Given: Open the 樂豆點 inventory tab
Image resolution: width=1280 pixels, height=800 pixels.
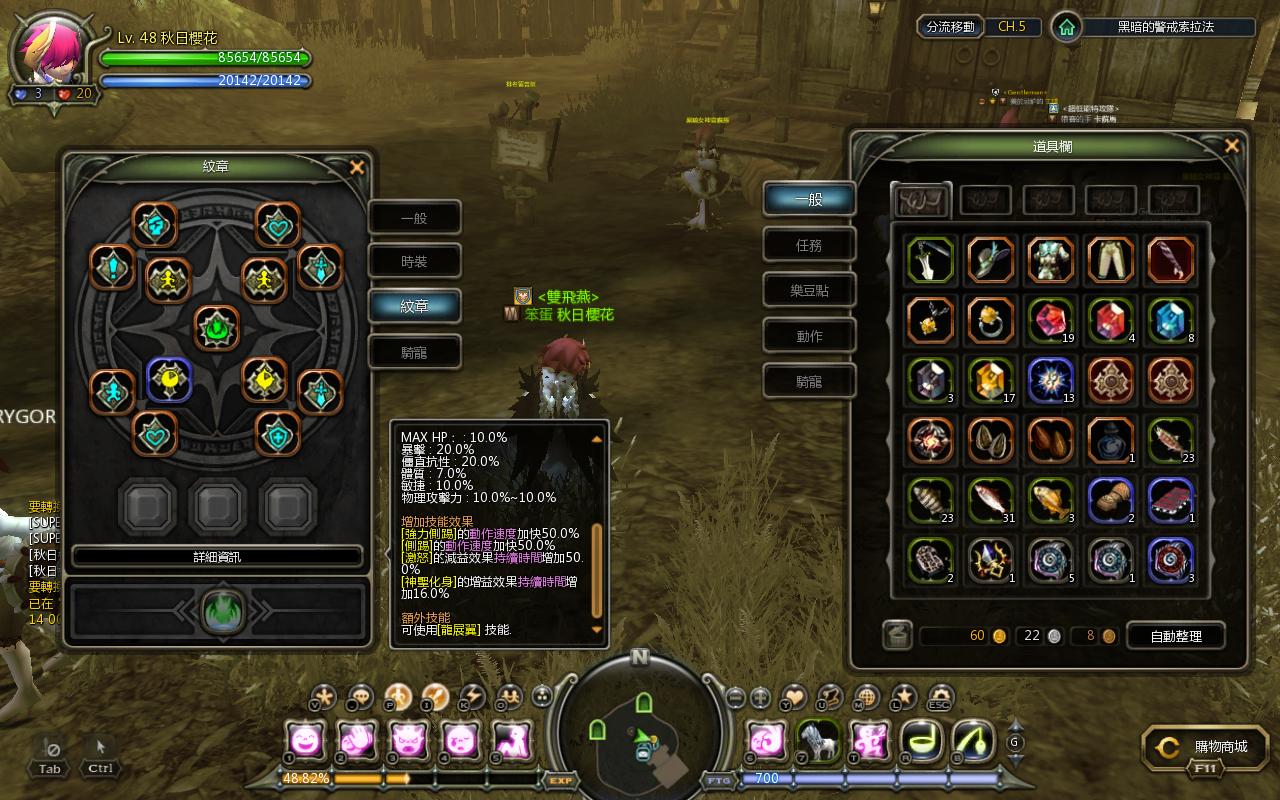Looking at the screenshot, I should point(809,291).
